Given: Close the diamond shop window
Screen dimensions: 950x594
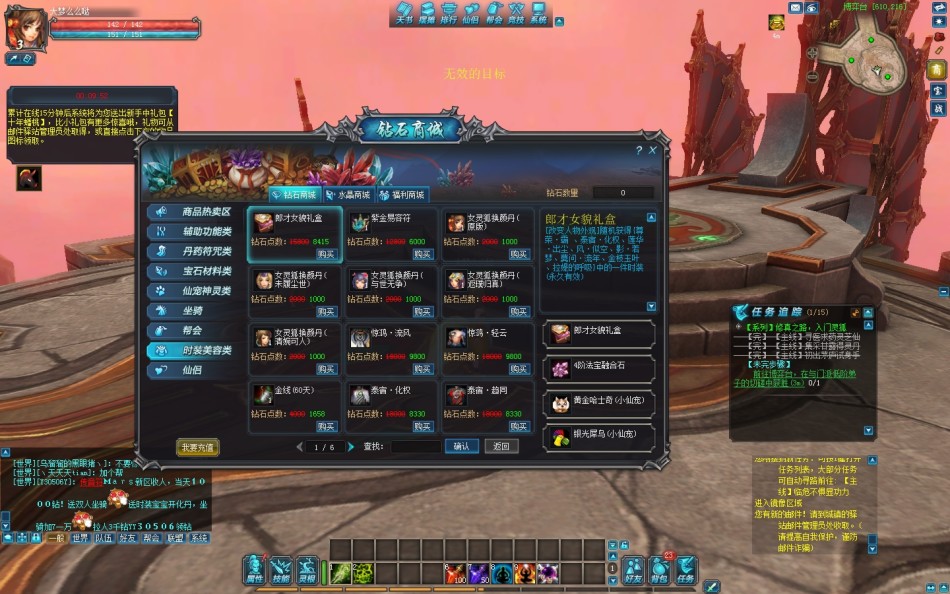Looking at the screenshot, I should [x=653, y=150].
